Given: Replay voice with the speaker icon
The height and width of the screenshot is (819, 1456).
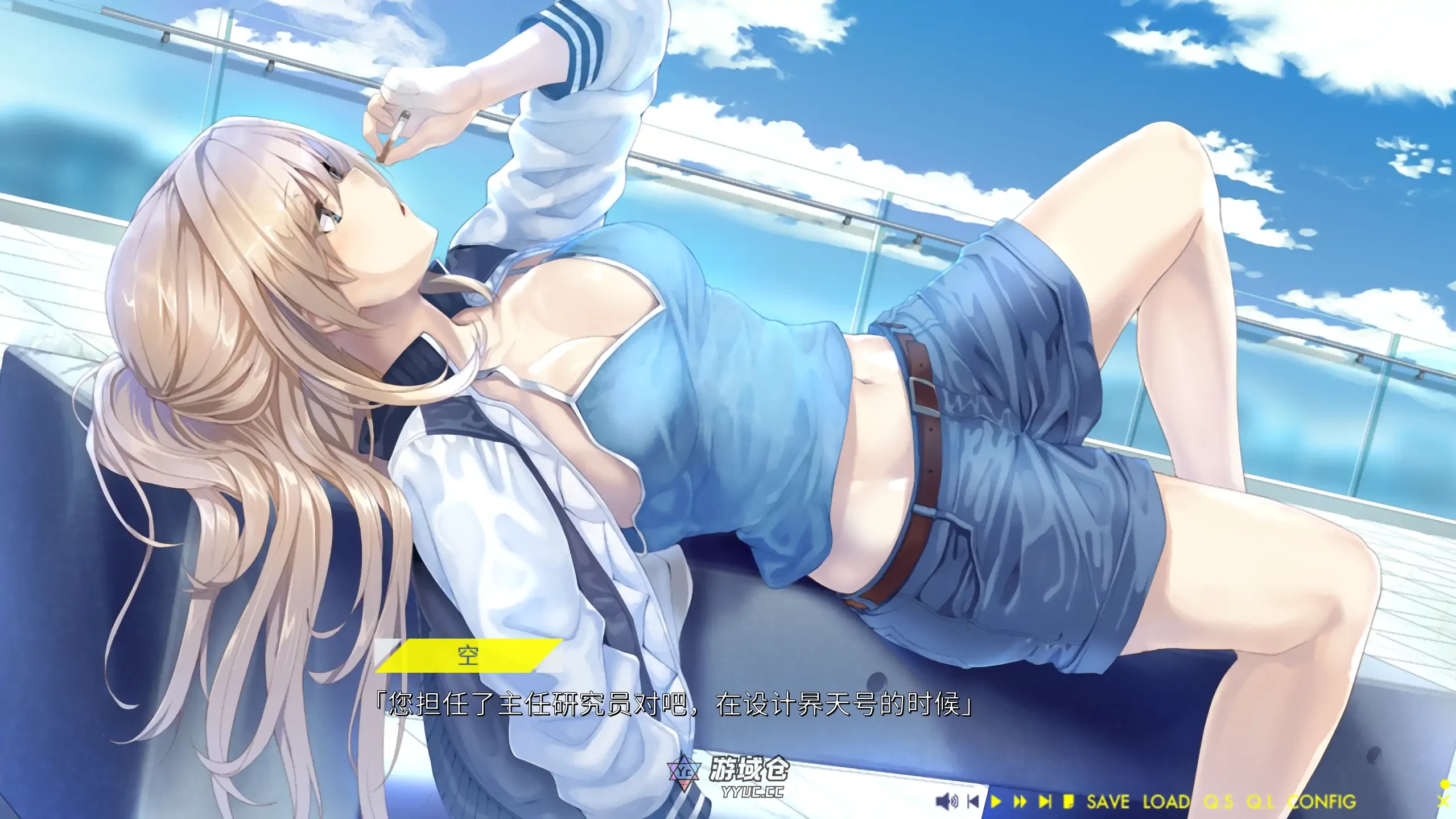Looking at the screenshot, I should click(947, 802).
